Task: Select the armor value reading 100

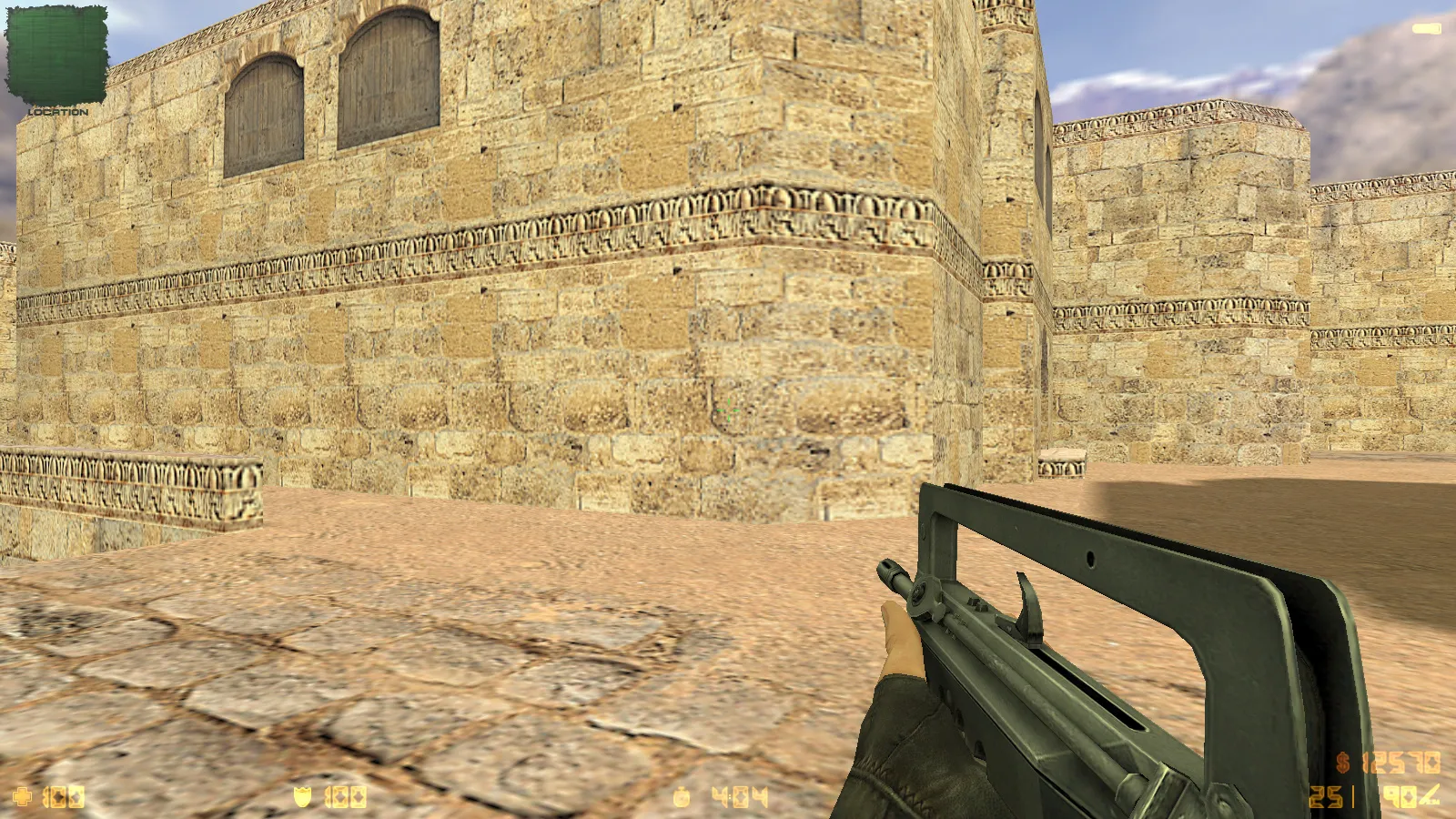Action: coord(344,796)
